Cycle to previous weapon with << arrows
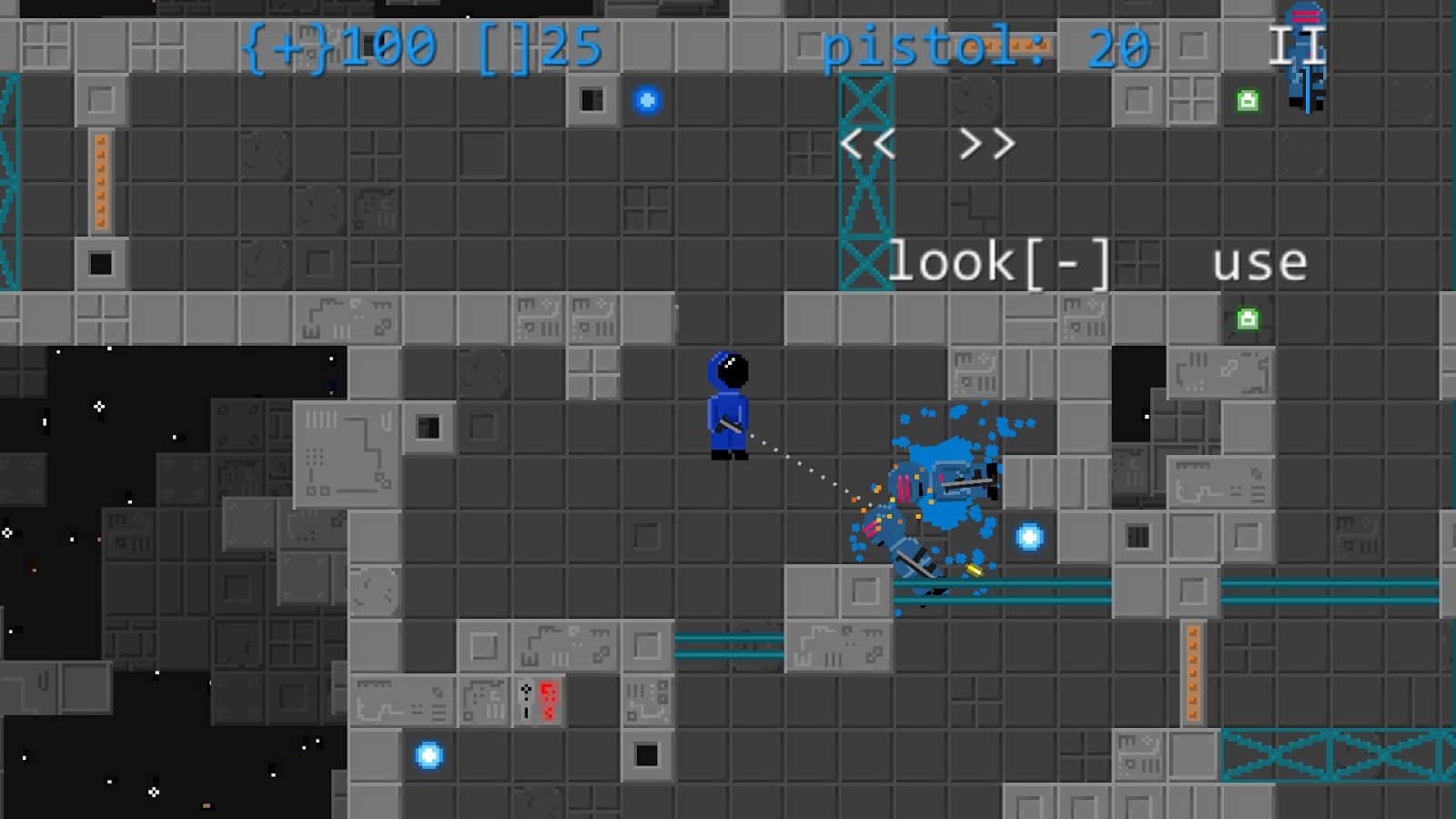This screenshot has width=1456, height=819. click(869, 143)
